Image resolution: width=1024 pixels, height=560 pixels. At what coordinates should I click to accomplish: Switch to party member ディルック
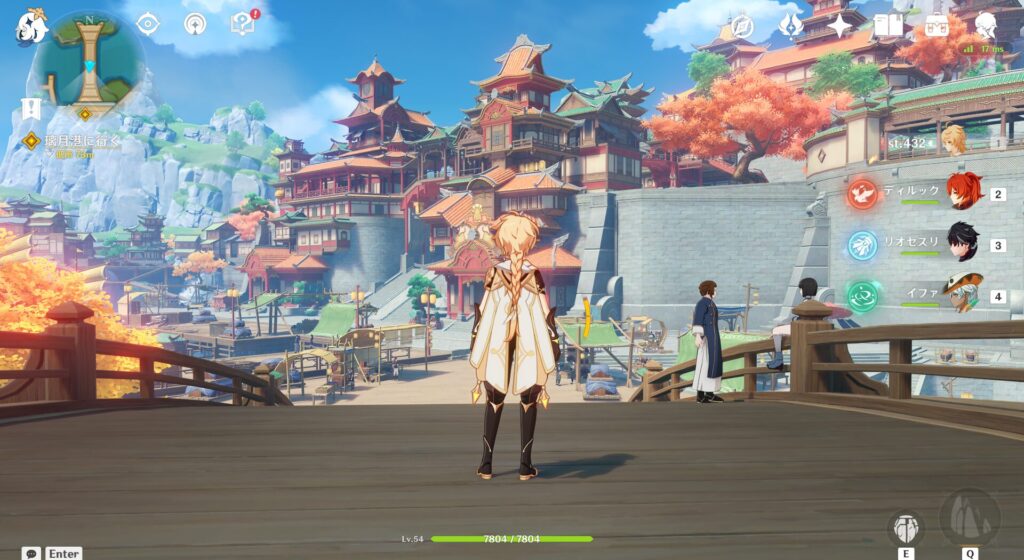[962, 192]
